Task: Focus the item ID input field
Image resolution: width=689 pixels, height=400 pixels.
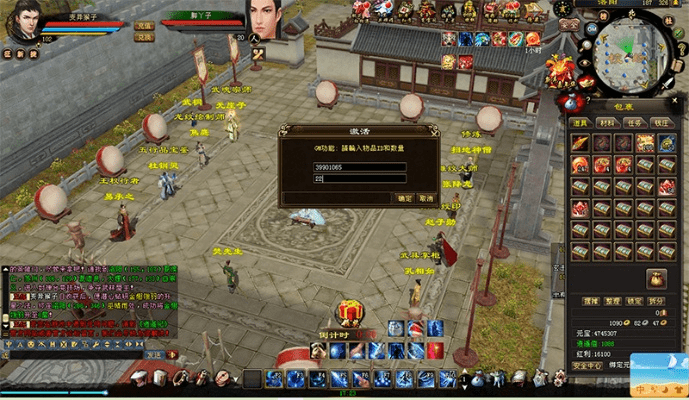Action: (x=360, y=166)
